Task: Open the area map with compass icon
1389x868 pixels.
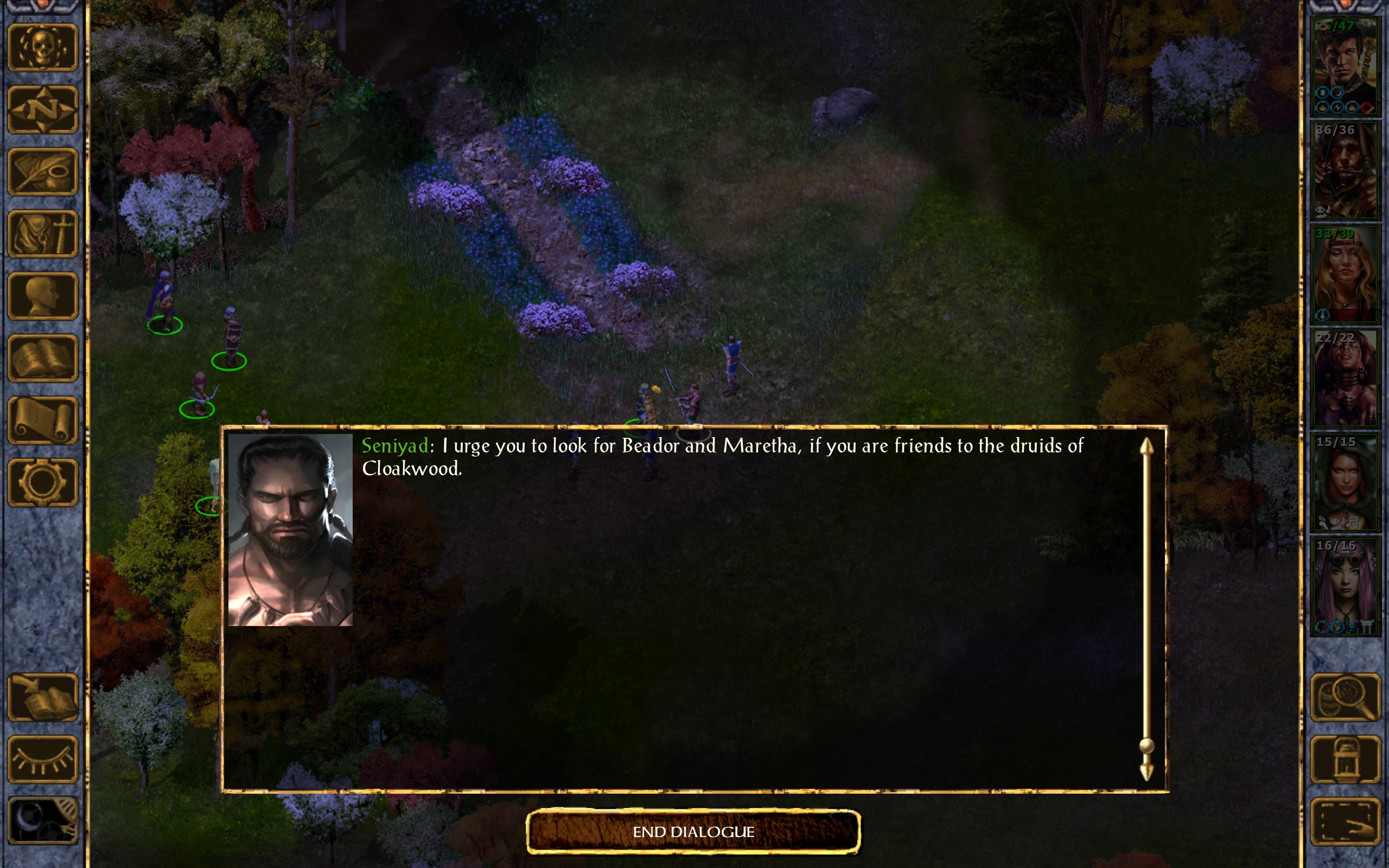Action: point(42,110)
